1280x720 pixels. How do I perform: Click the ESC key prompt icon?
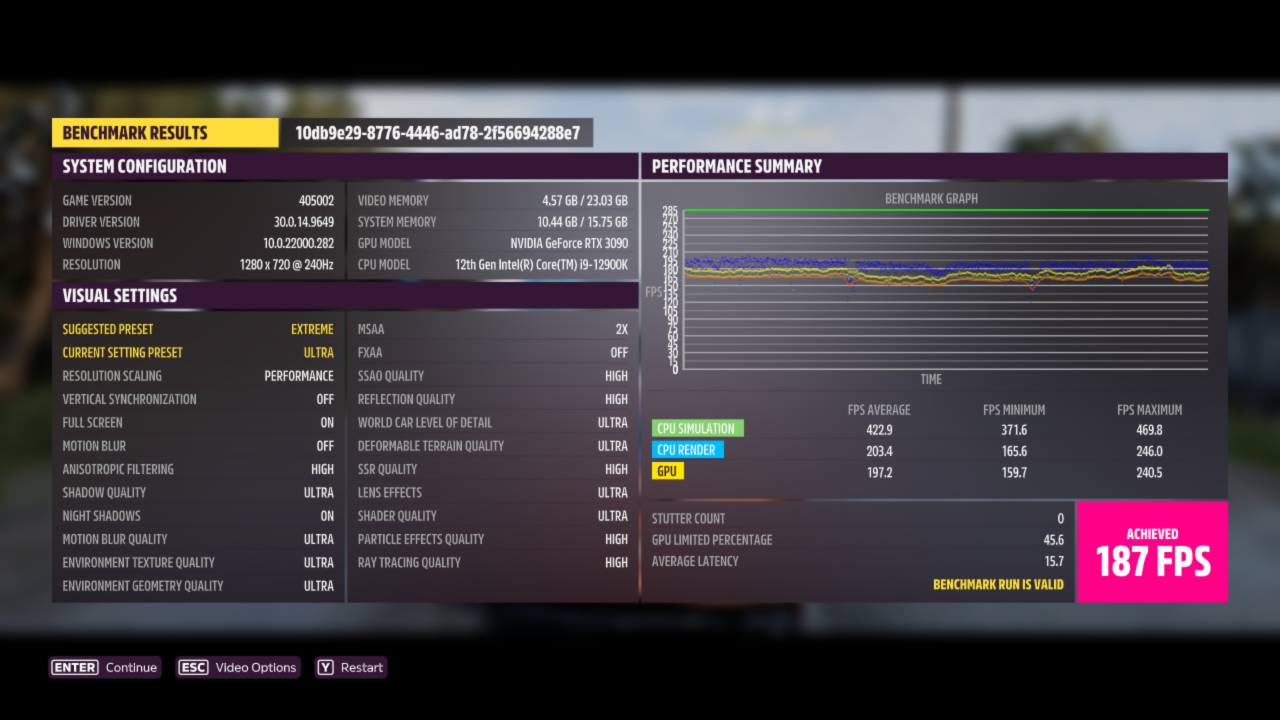193,667
